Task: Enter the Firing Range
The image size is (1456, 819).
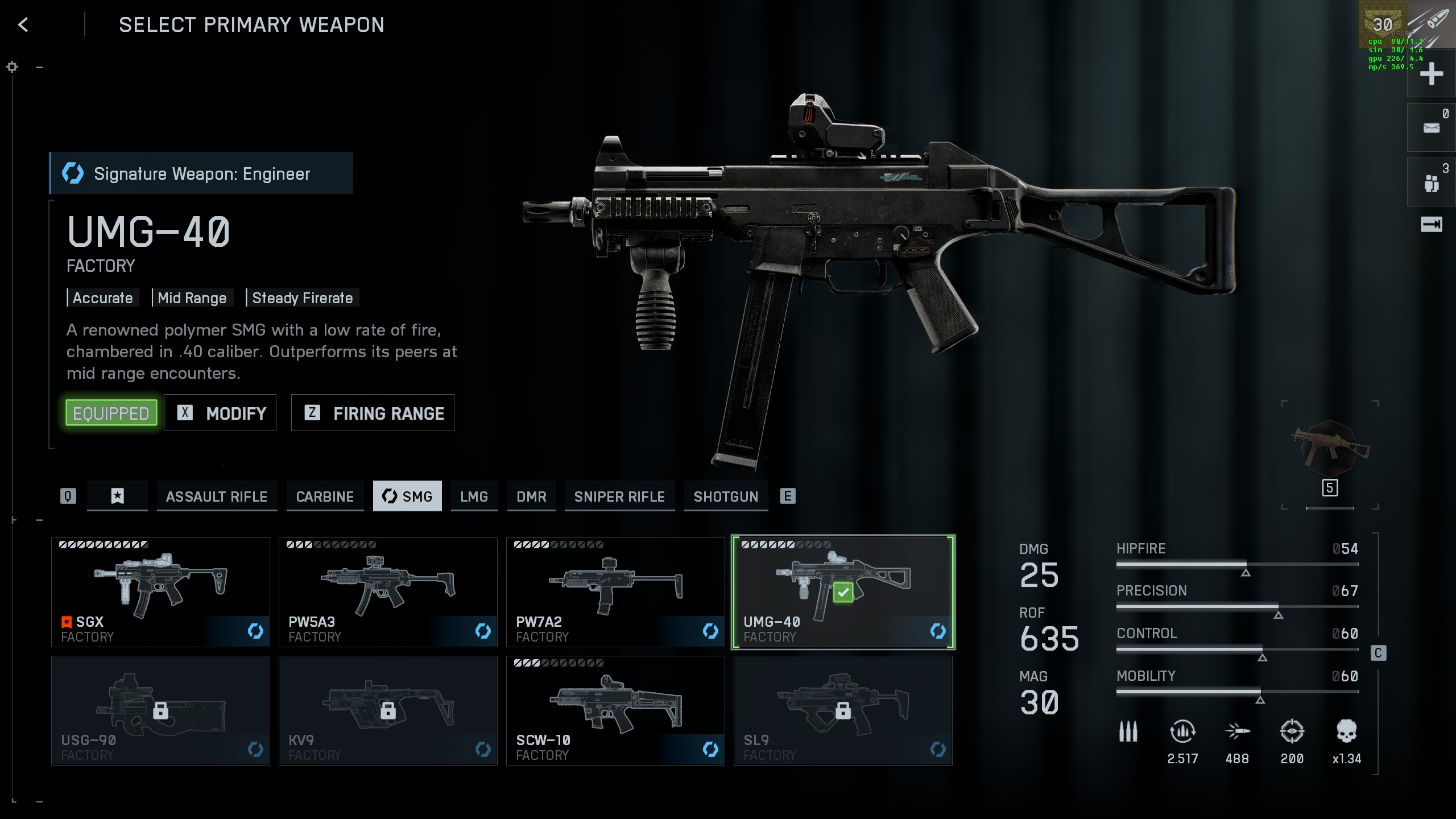Action: (373, 413)
